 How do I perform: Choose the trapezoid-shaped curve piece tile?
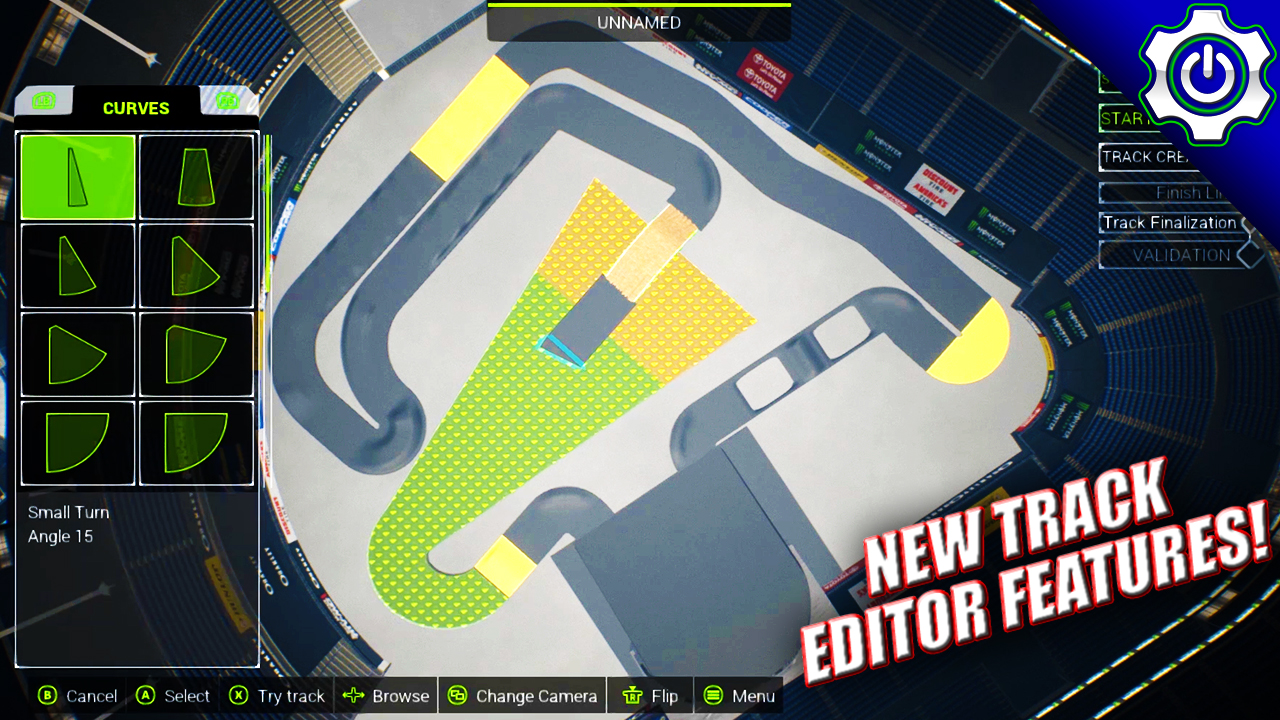point(196,177)
